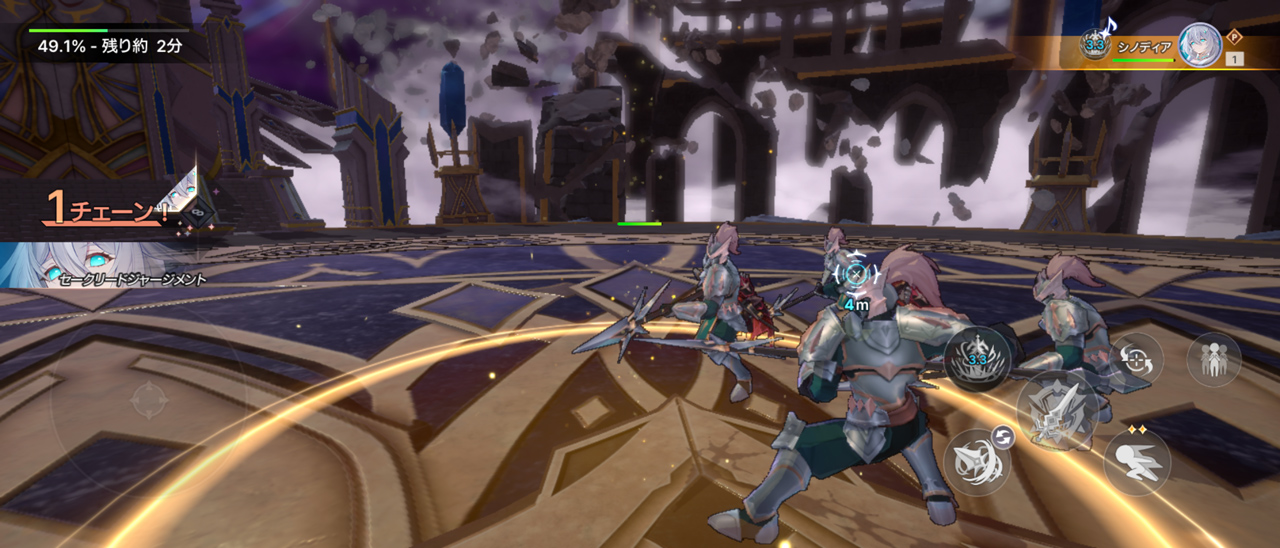Viewport: 1280px width, 548px height.
Task: Tap the virtual joystick compass
Action: point(149,400)
